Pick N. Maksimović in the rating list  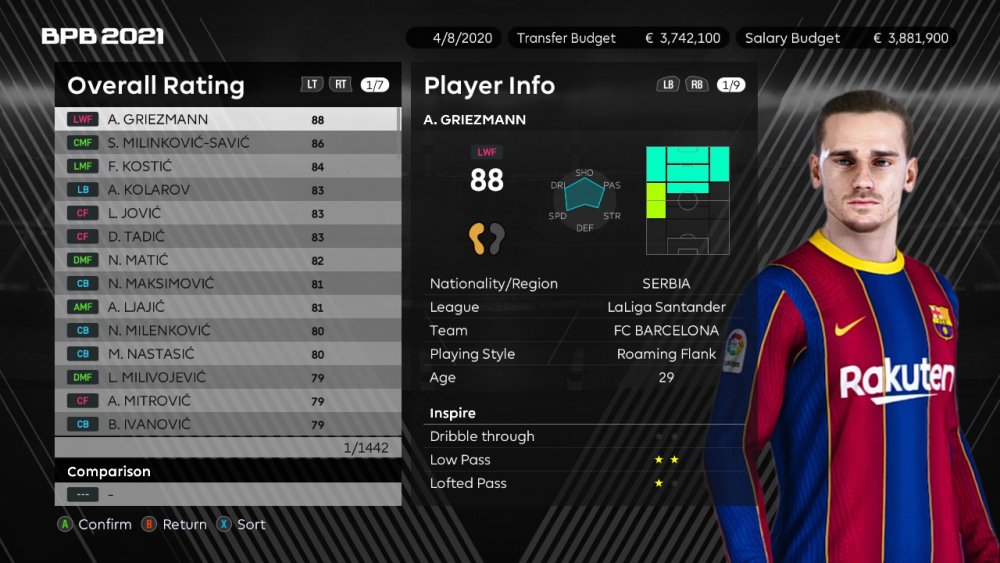tap(227, 284)
